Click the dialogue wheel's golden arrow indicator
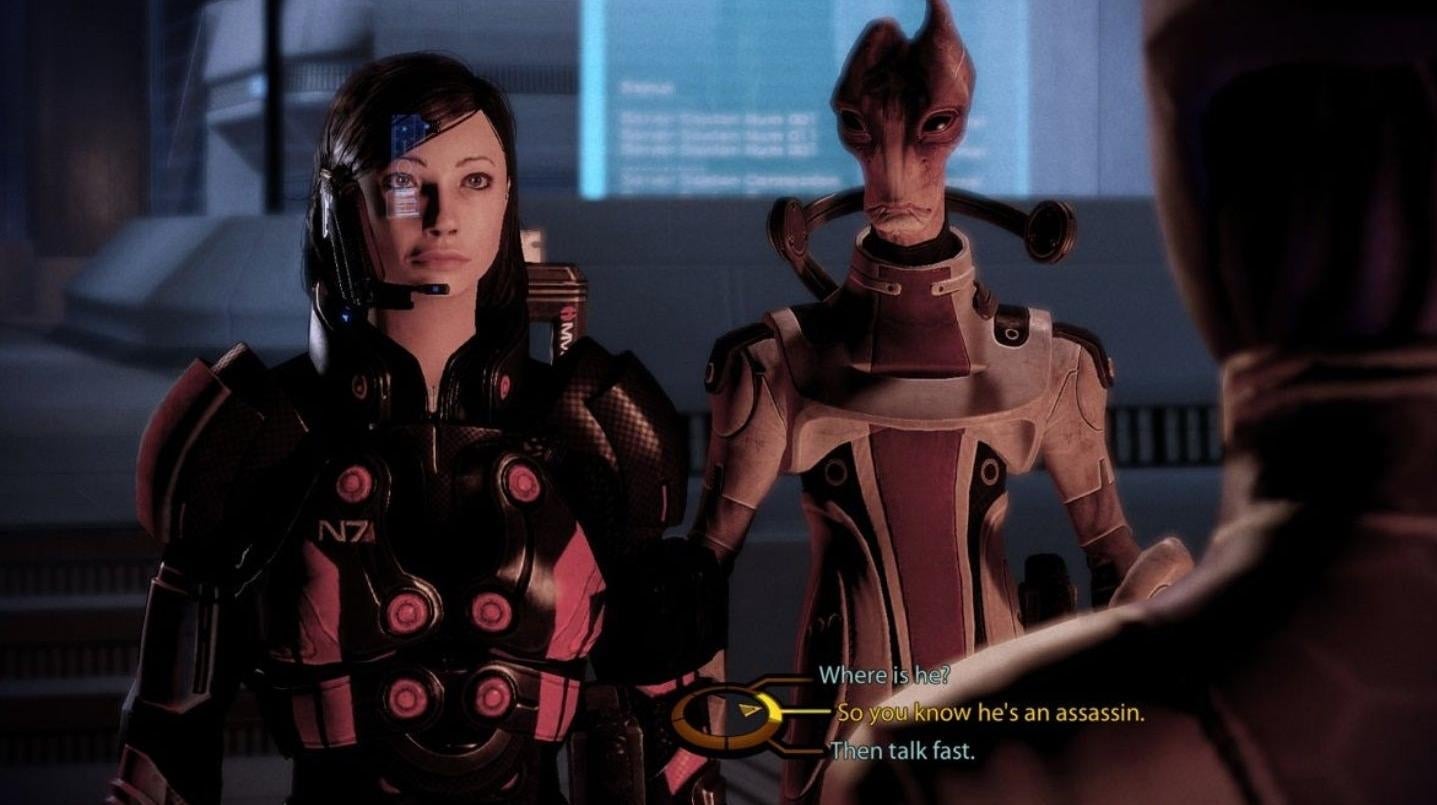Screen dimensions: 1437x805 [x=750, y=710]
